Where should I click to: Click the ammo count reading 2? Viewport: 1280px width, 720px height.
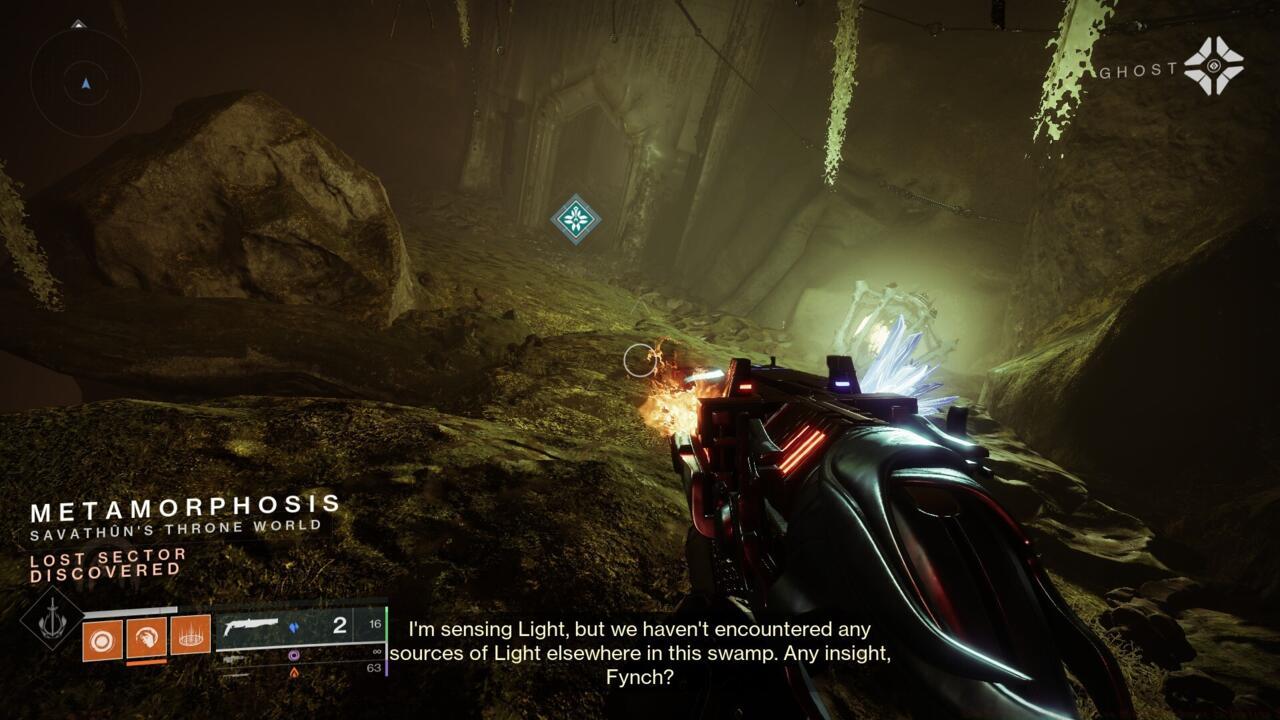tap(342, 624)
